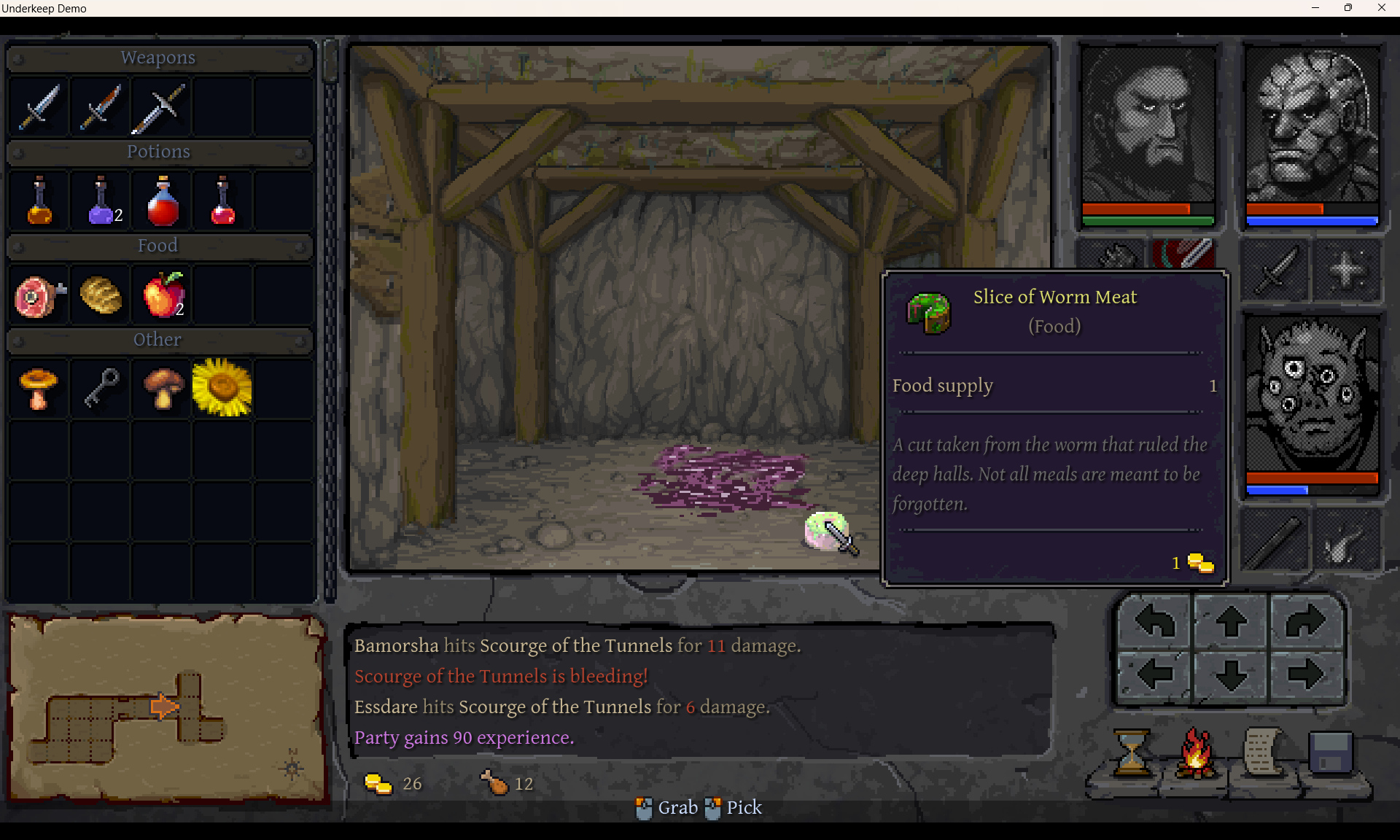Open the parchment dungeon minimap
The image size is (1400, 840).
coord(166,709)
